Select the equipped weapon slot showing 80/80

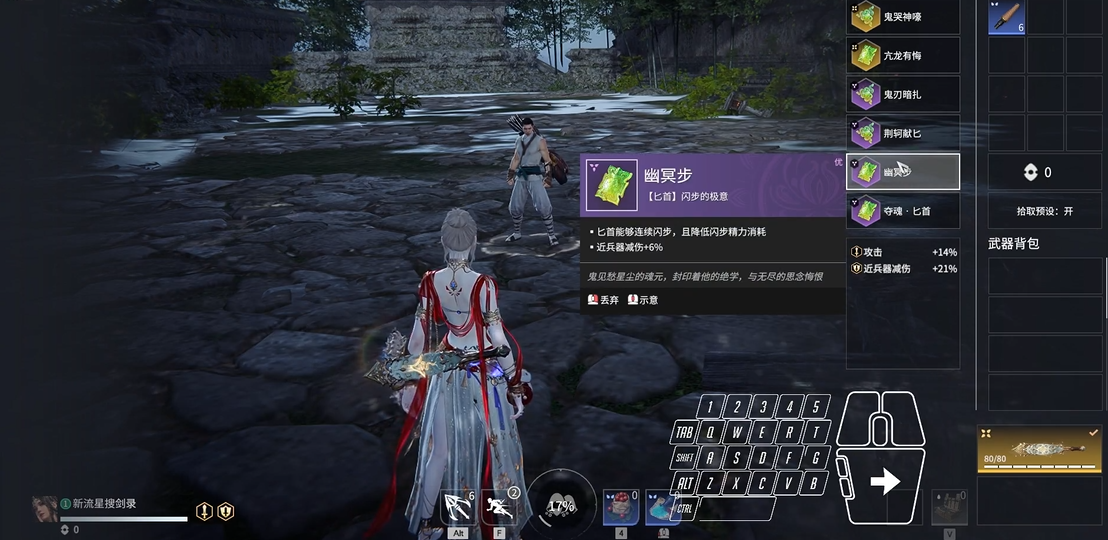tap(1039, 450)
